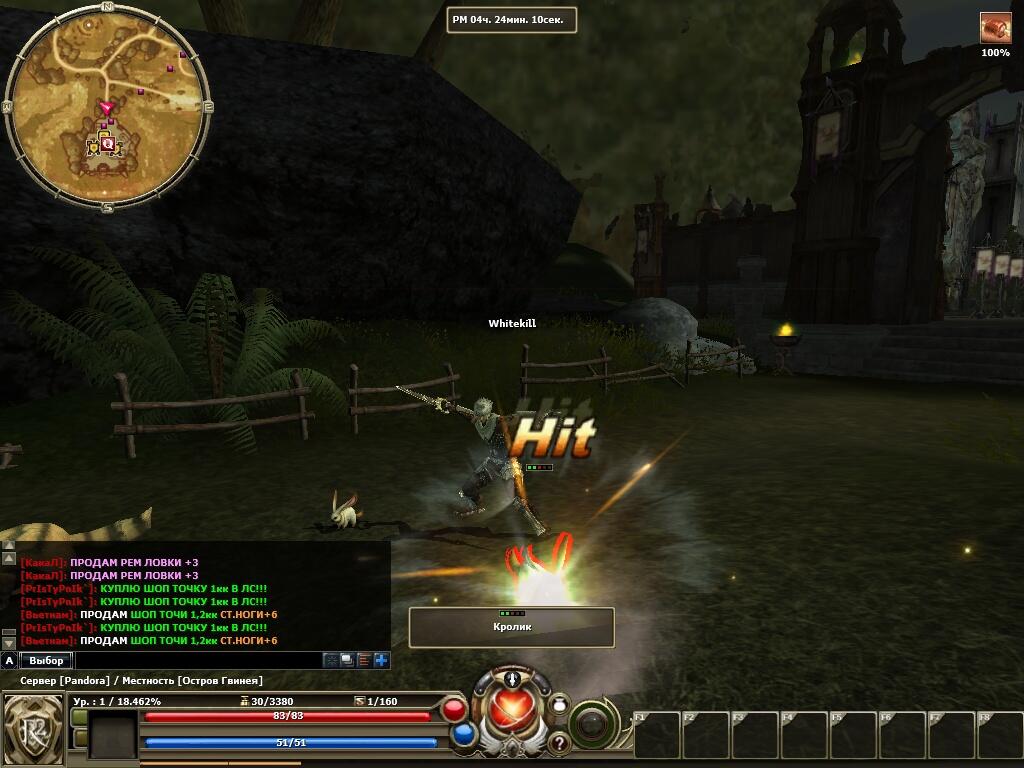Click the circular minimap
Screen dimensions: 1024x768
[107, 106]
